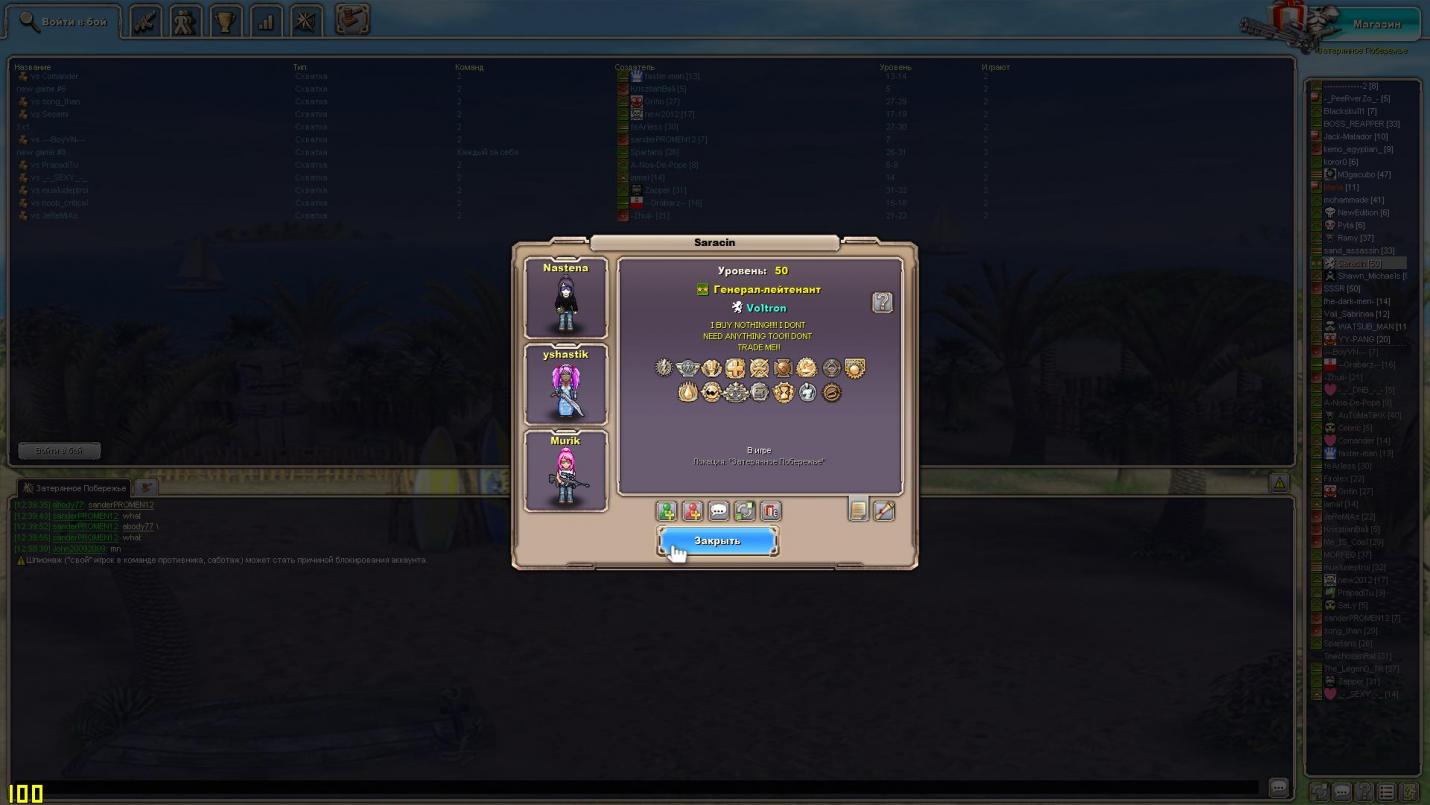Viewport: 1430px width, 805px height.
Task: Open the bar chart rankings tab
Action: 266,21
